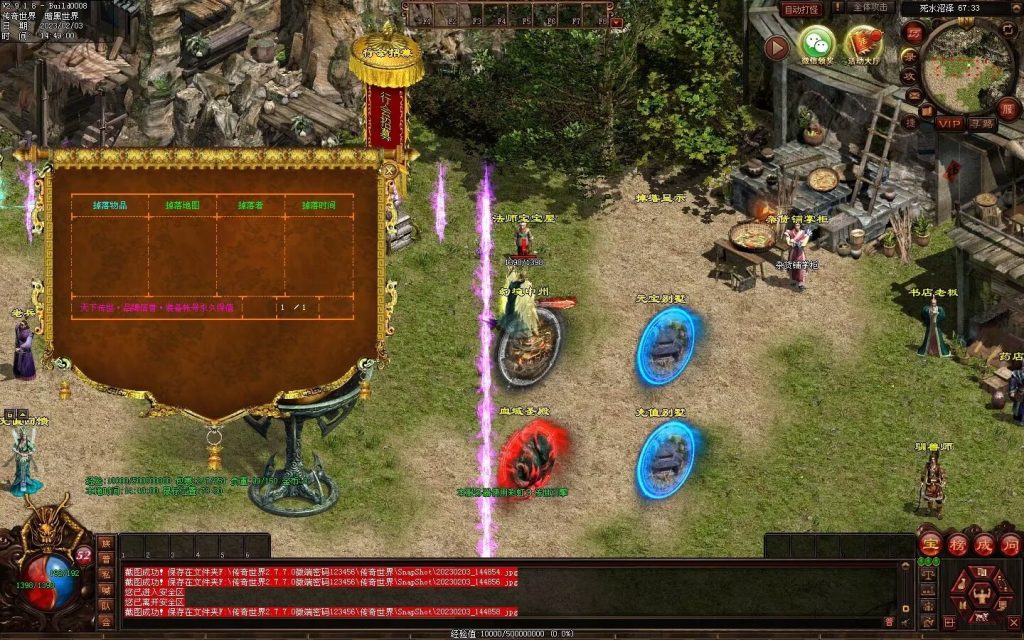
Task: Click the red 宝 treasure button
Action: pyautogui.click(x=930, y=545)
